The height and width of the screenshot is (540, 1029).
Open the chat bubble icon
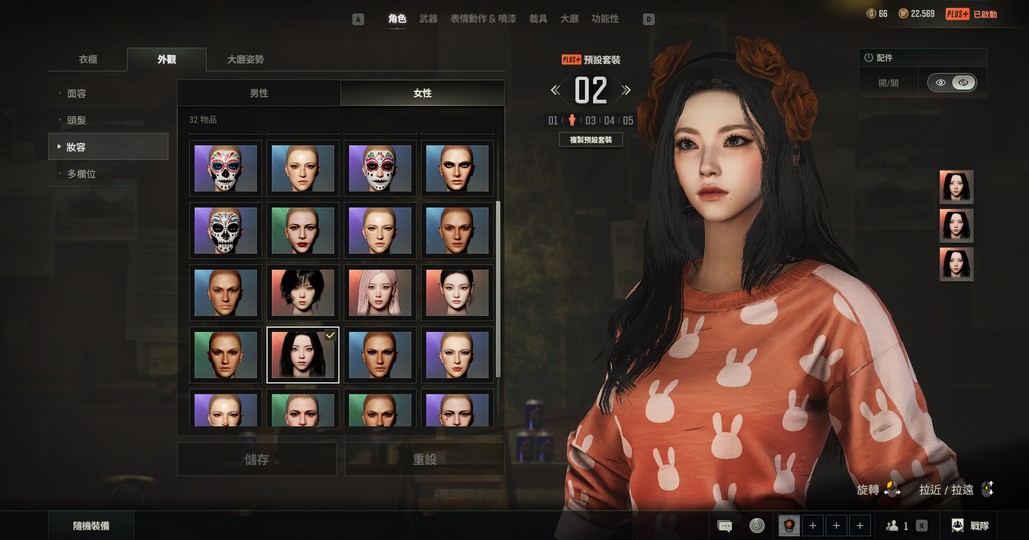pyautogui.click(x=725, y=525)
